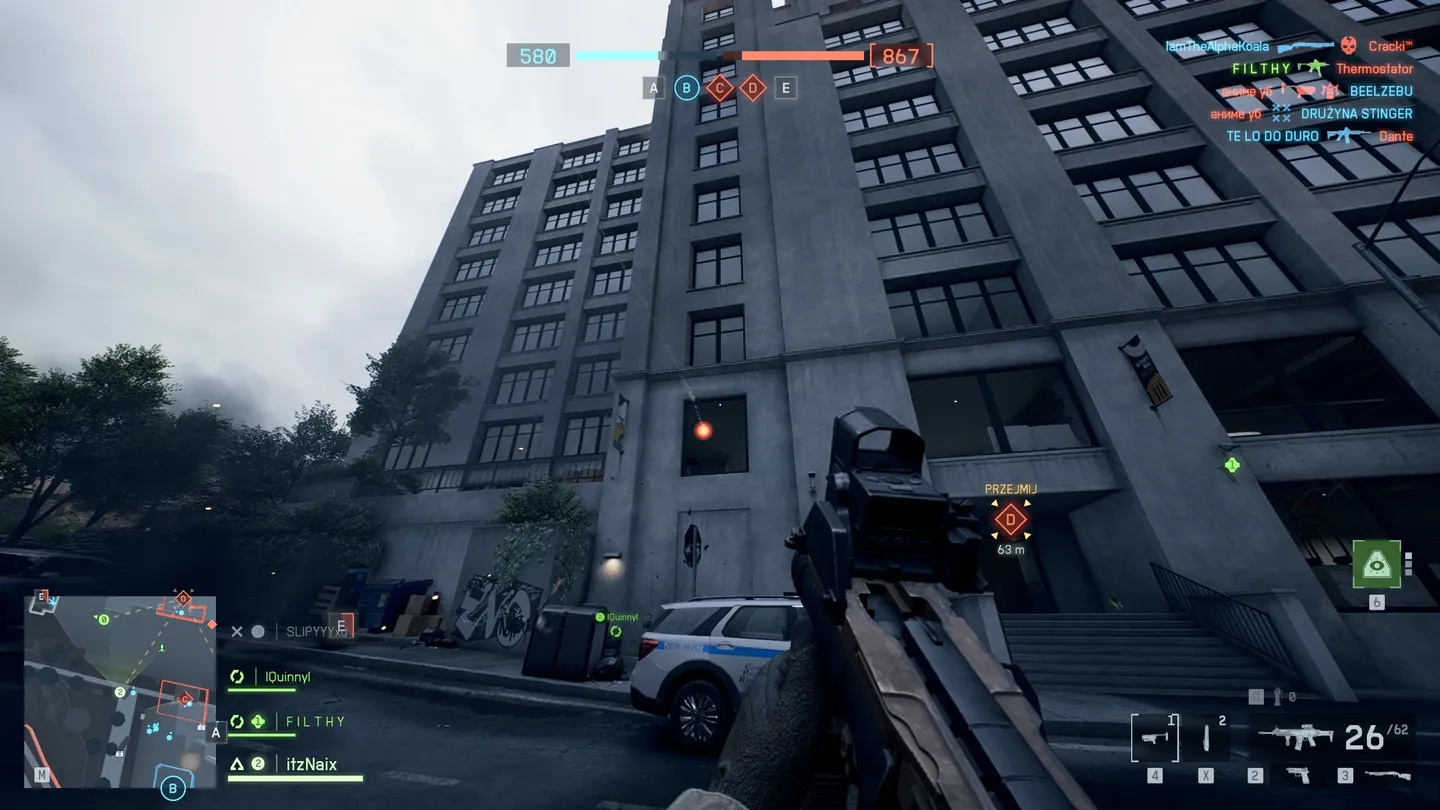Switch to the pistol sidearm
Viewport: 1440px width, 810px height.
(1296, 775)
